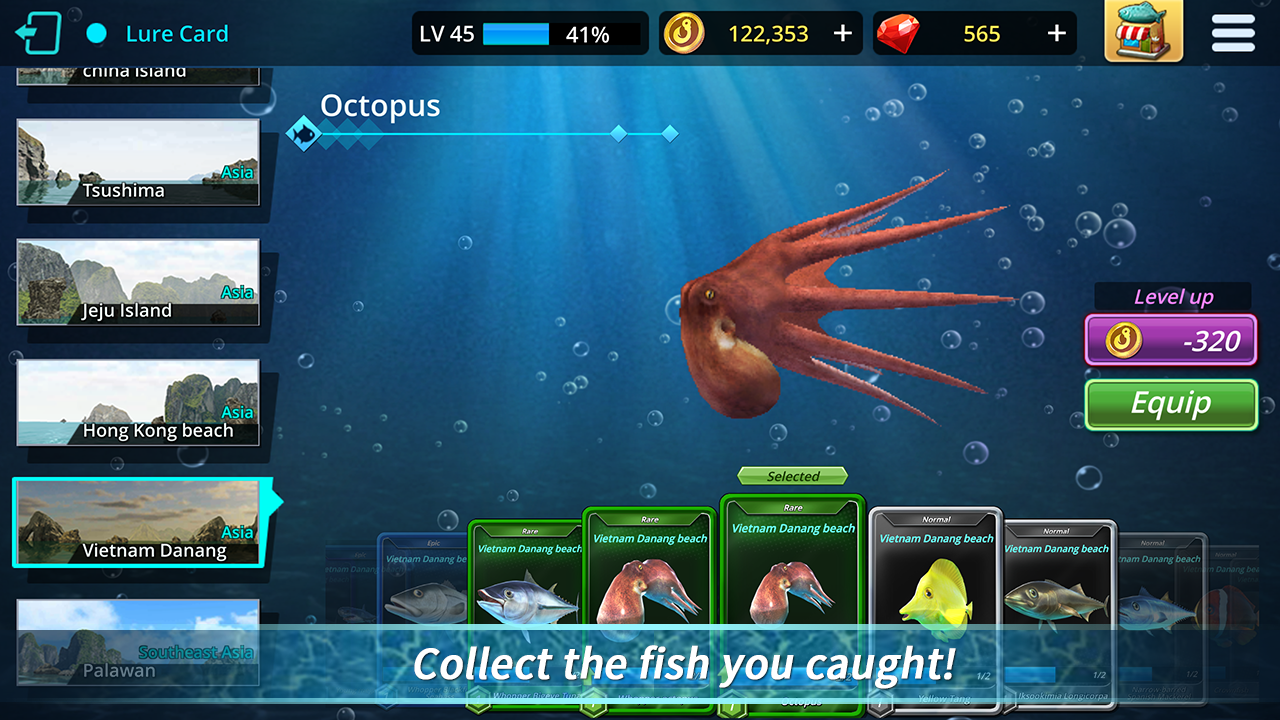Screen dimensions: 1280x720
Task: Open the Tsushima location from the sidebar
Action: (x=137, y=161)
